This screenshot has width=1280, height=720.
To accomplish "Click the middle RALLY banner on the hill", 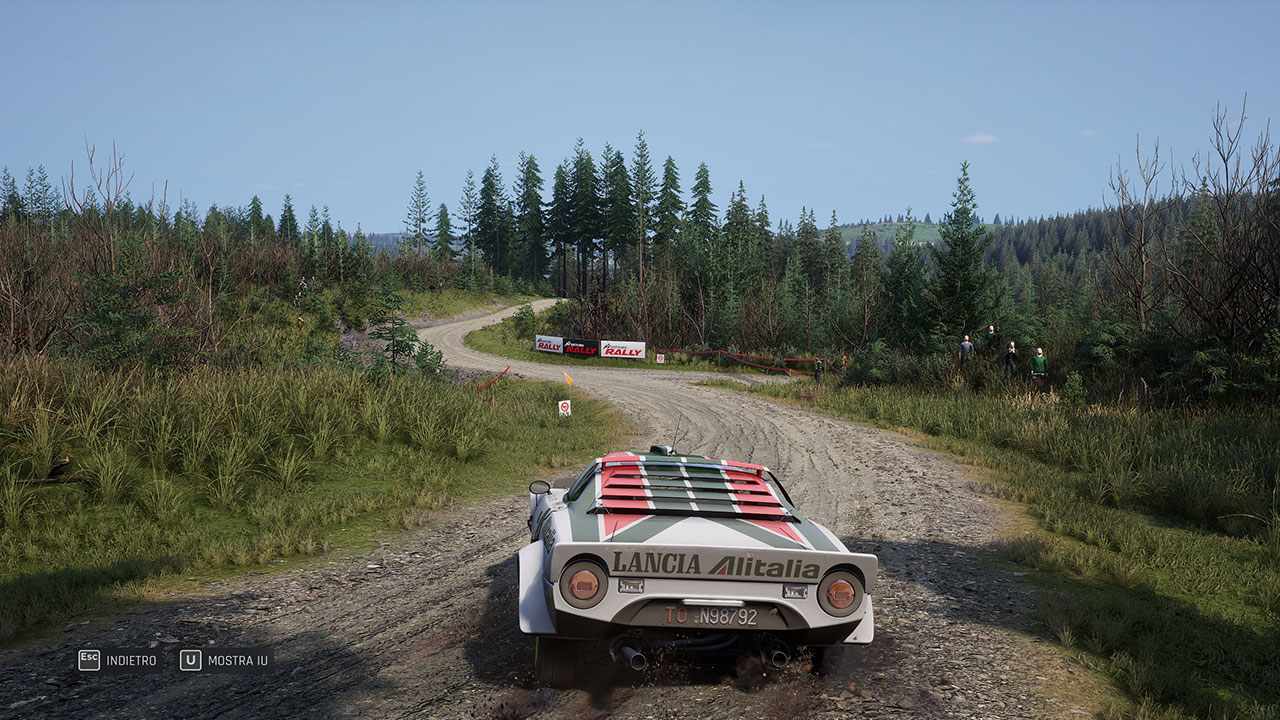I will 580,348.
